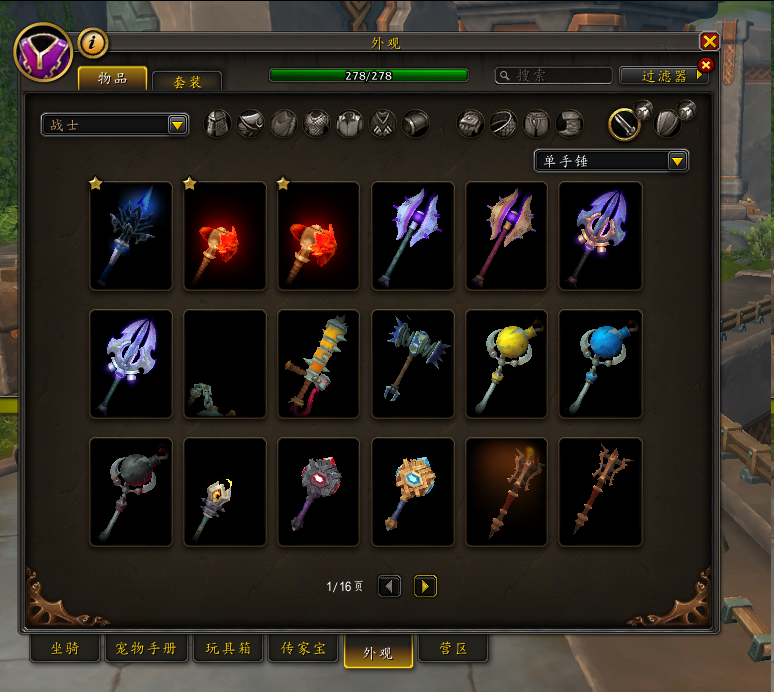Go to the next appearance page
Viewport: 774px width, 692px height.
pyautogui.click(x=425, y=587)
